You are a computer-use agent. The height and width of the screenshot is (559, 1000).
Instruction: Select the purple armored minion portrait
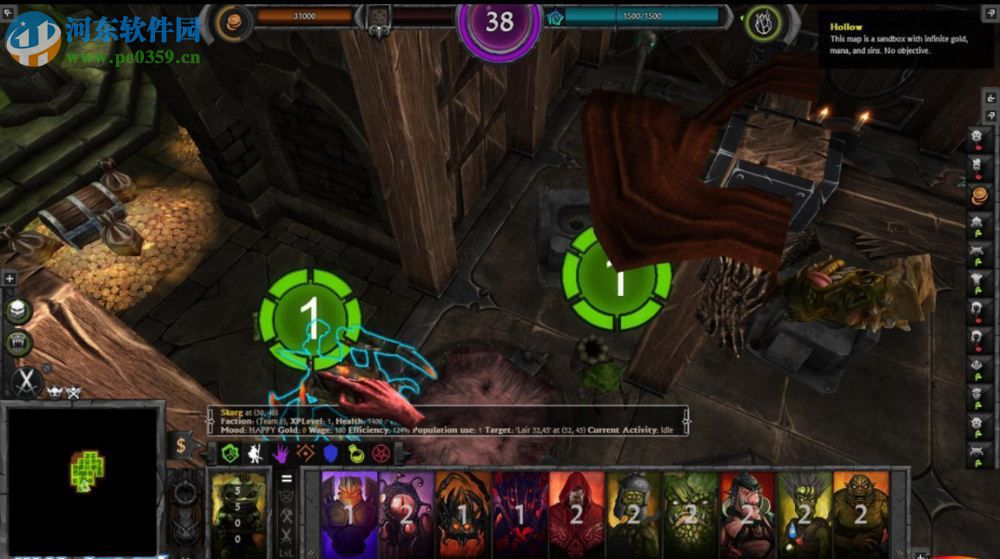point(349,514)
